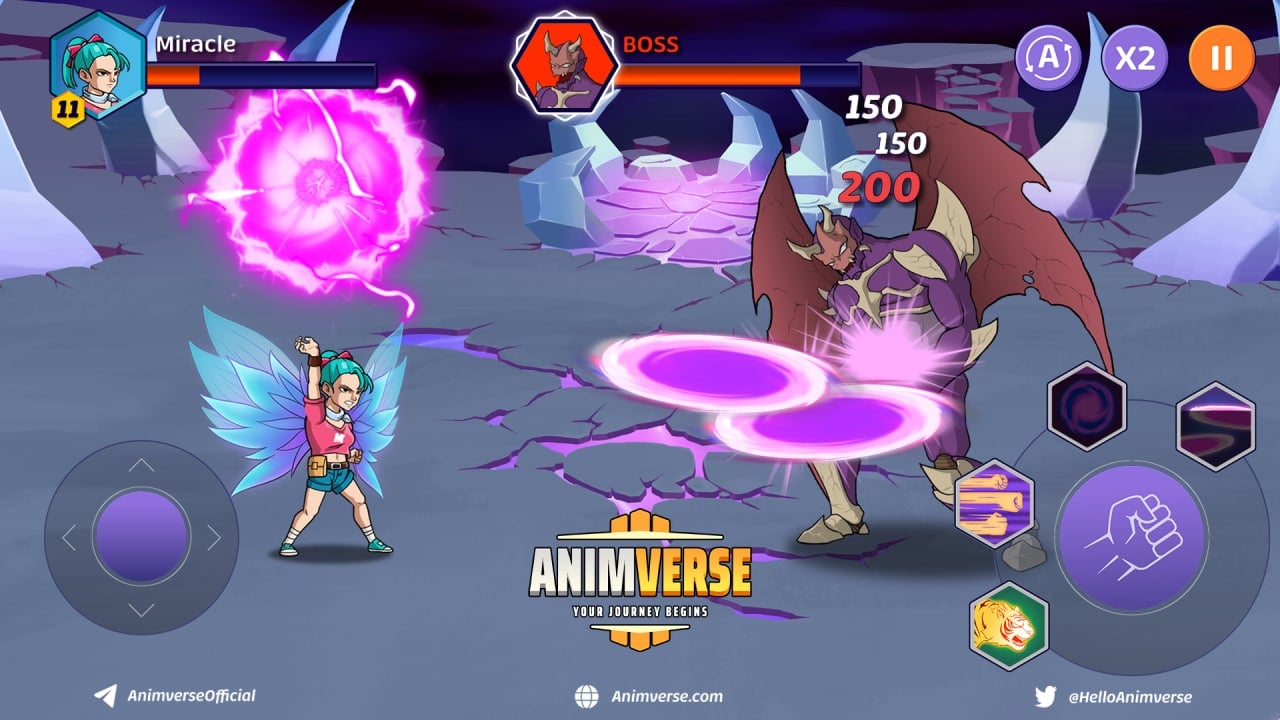Click the virtual joystick's left arrow
Screen dimensions: 1280x720
click(x=69, y=538)
